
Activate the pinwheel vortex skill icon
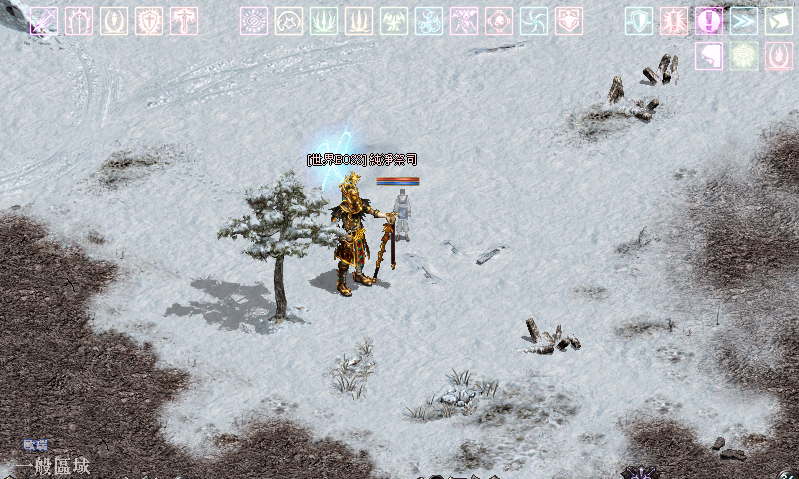tap(534, 21)
